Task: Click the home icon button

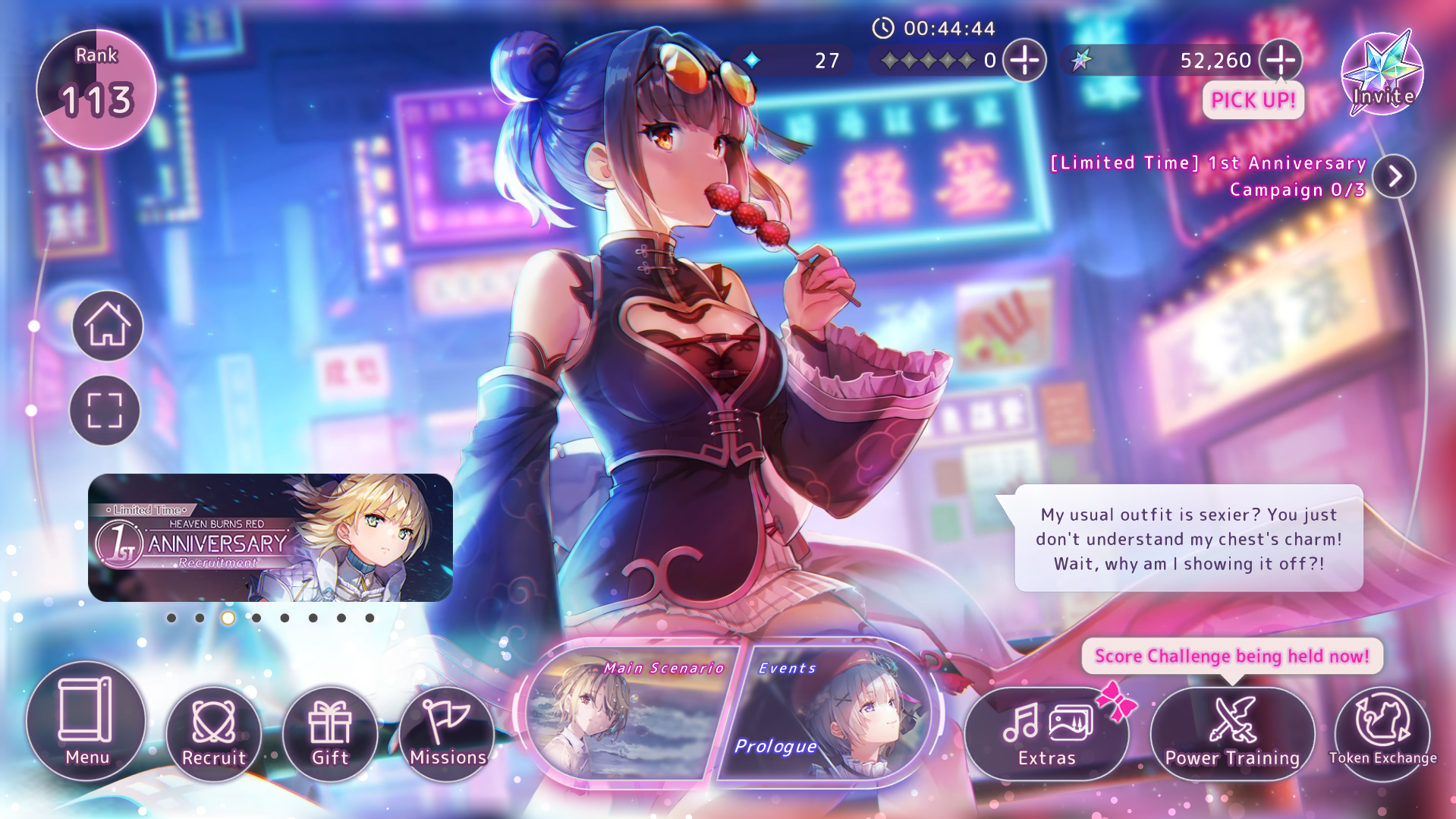Action: [108, 326]
